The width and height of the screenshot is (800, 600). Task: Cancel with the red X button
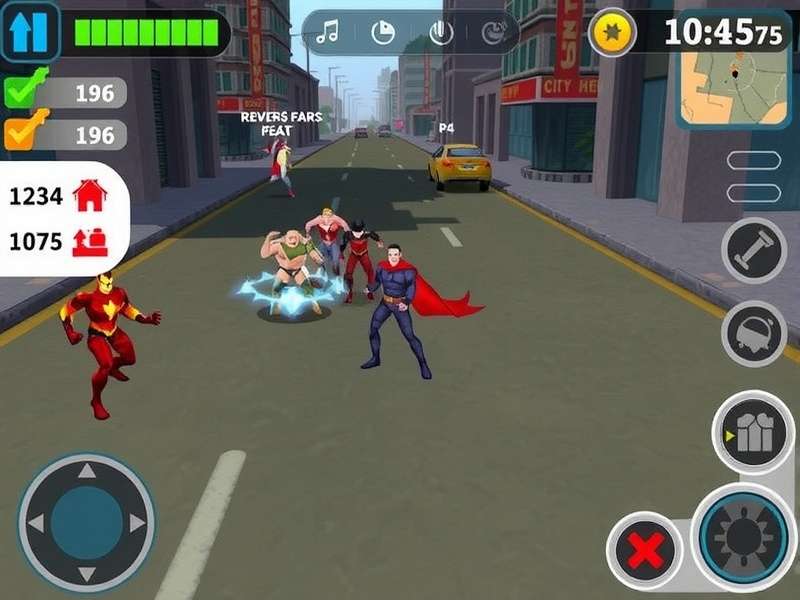pyautogui.click(x=645, y=551)
